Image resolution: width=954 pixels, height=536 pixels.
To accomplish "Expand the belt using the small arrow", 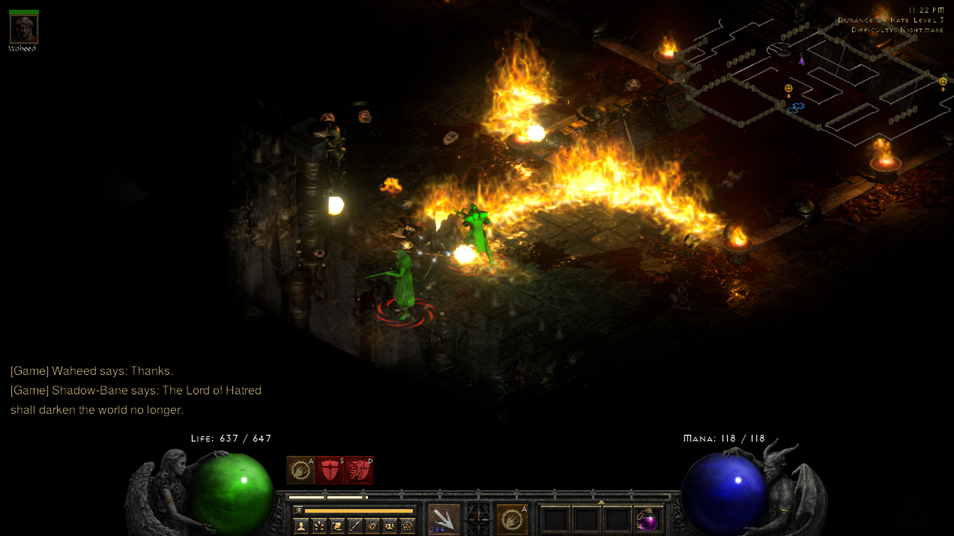I will (x=601, y=502).
